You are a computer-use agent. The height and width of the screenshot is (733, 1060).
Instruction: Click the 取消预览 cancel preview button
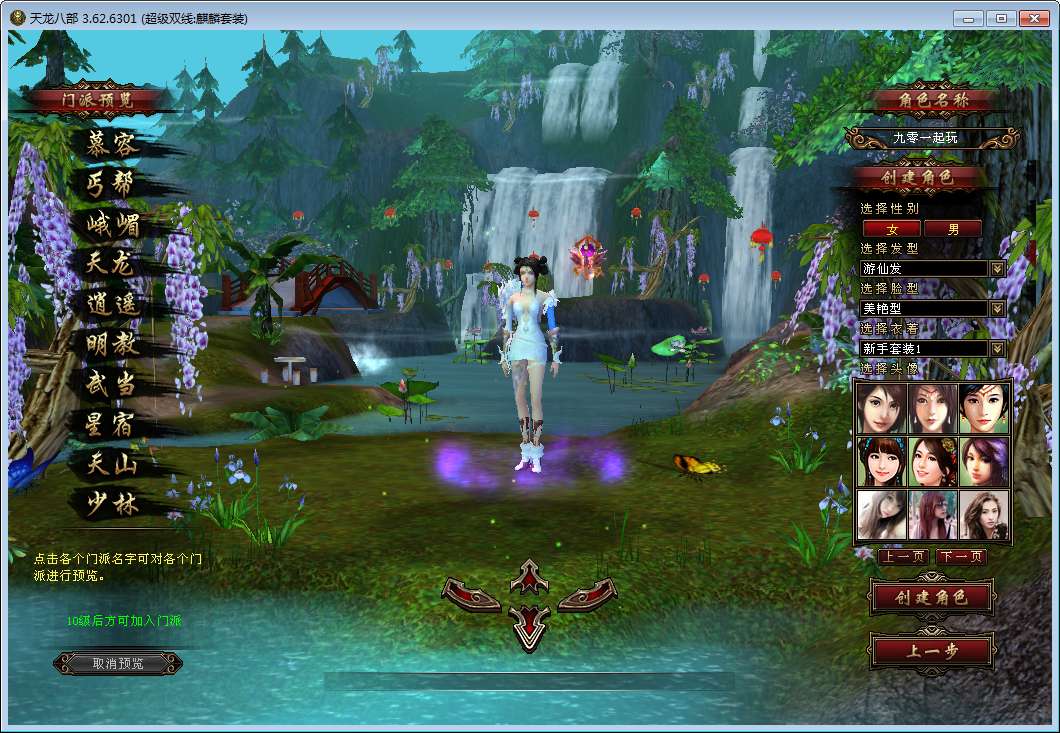118,663
